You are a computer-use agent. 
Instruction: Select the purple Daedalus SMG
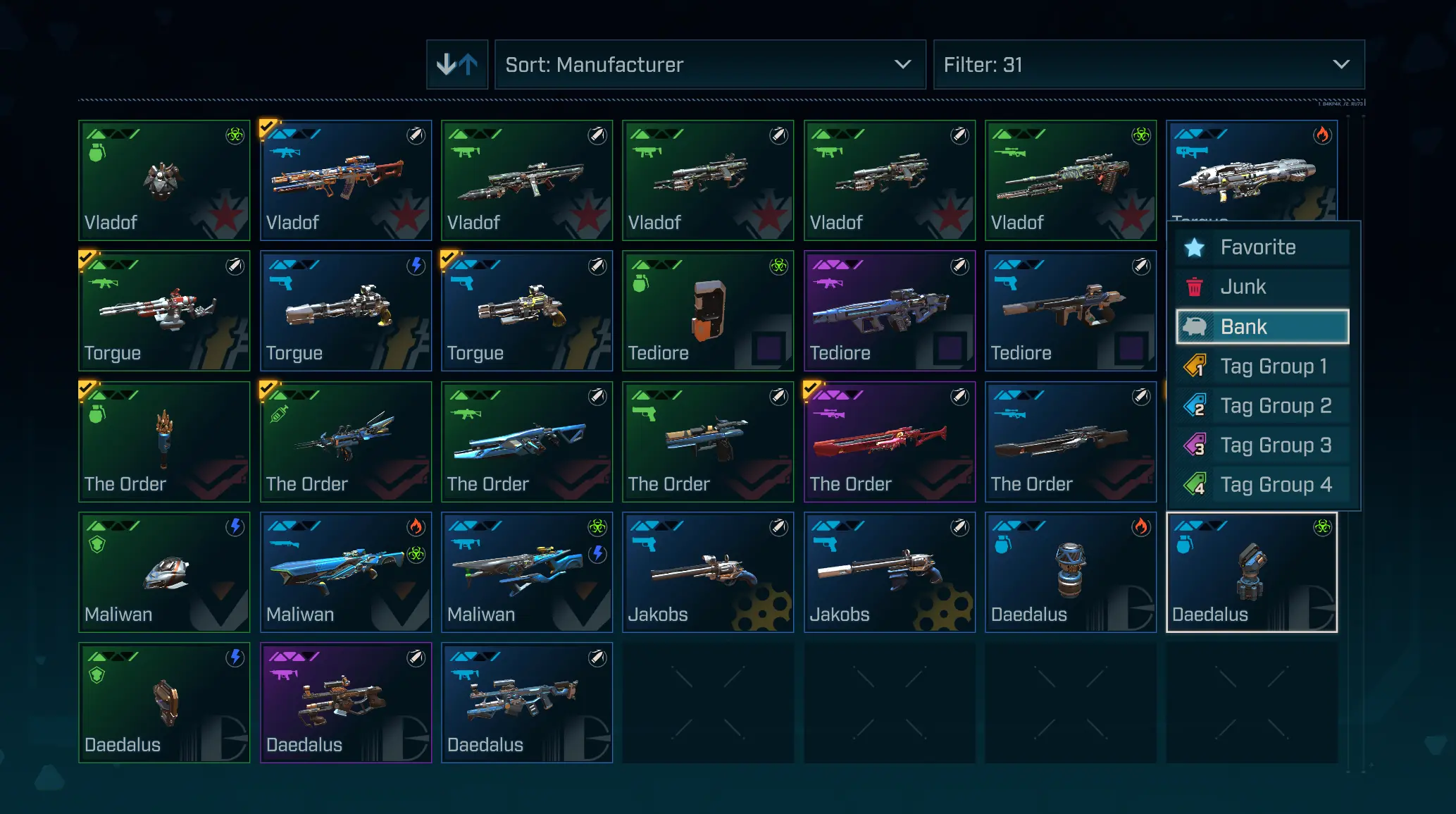345,703
